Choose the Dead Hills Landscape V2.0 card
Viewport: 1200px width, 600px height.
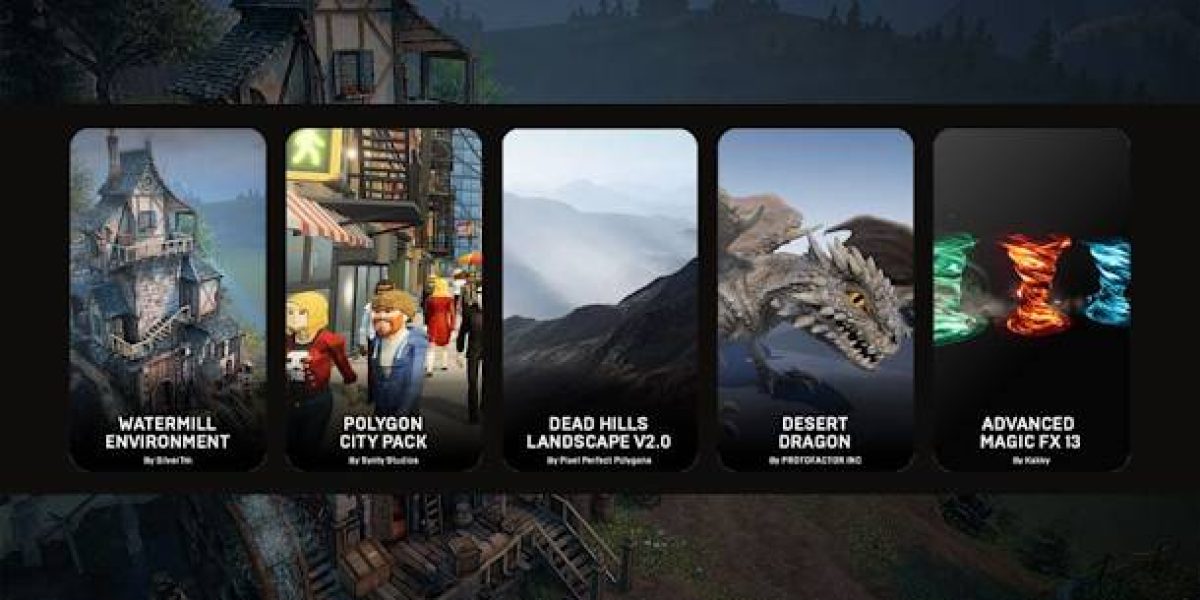[600, 299]
